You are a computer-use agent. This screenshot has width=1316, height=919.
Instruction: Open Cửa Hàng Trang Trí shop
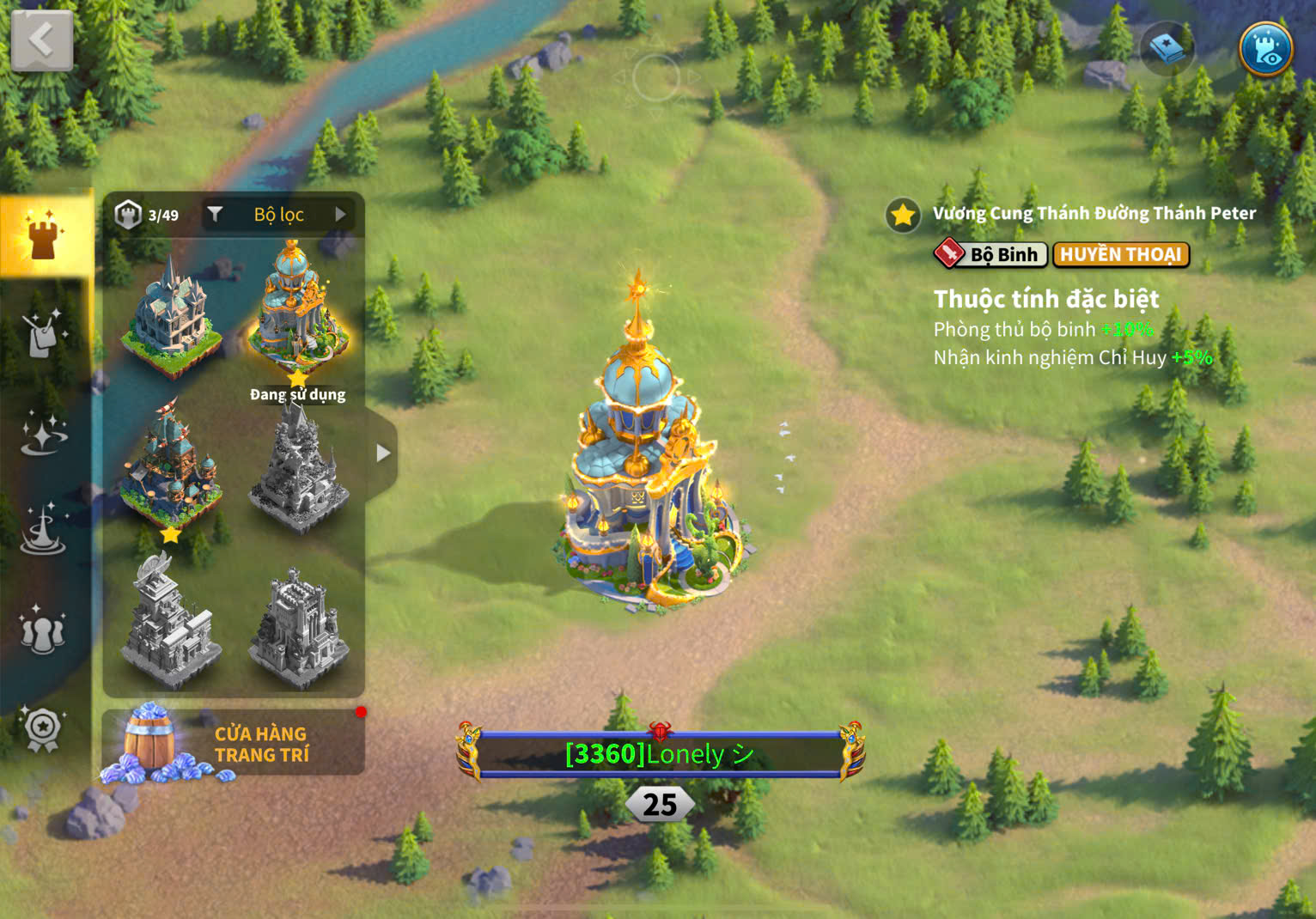coord(234,744)
